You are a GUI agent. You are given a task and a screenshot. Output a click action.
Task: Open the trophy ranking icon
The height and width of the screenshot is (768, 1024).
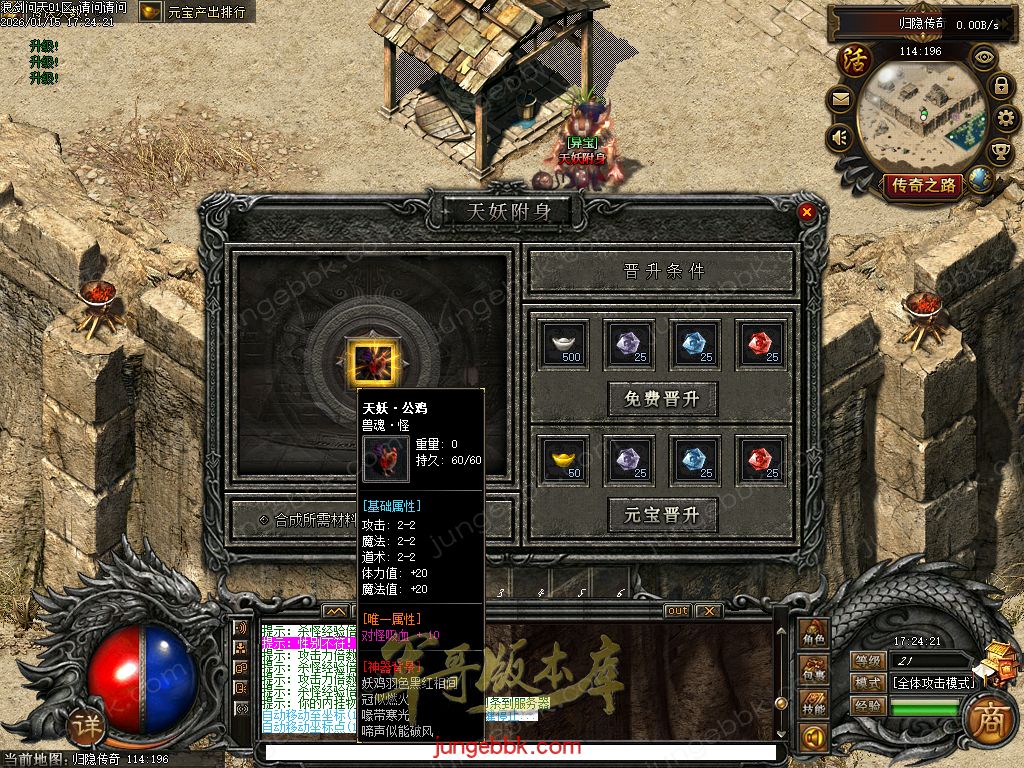(x=1000, y=152)
